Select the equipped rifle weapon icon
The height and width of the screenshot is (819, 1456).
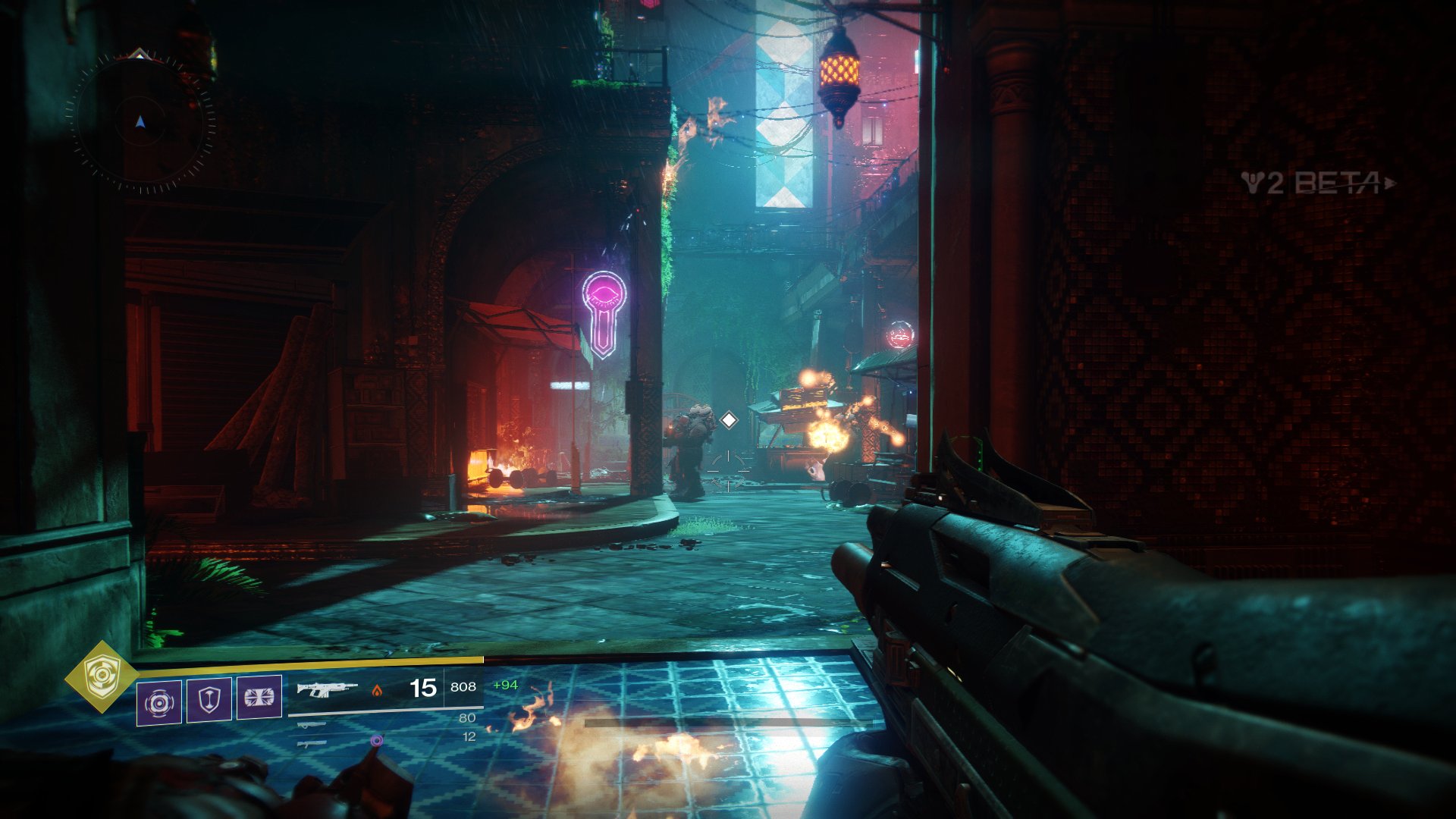[x=327, y=689]
